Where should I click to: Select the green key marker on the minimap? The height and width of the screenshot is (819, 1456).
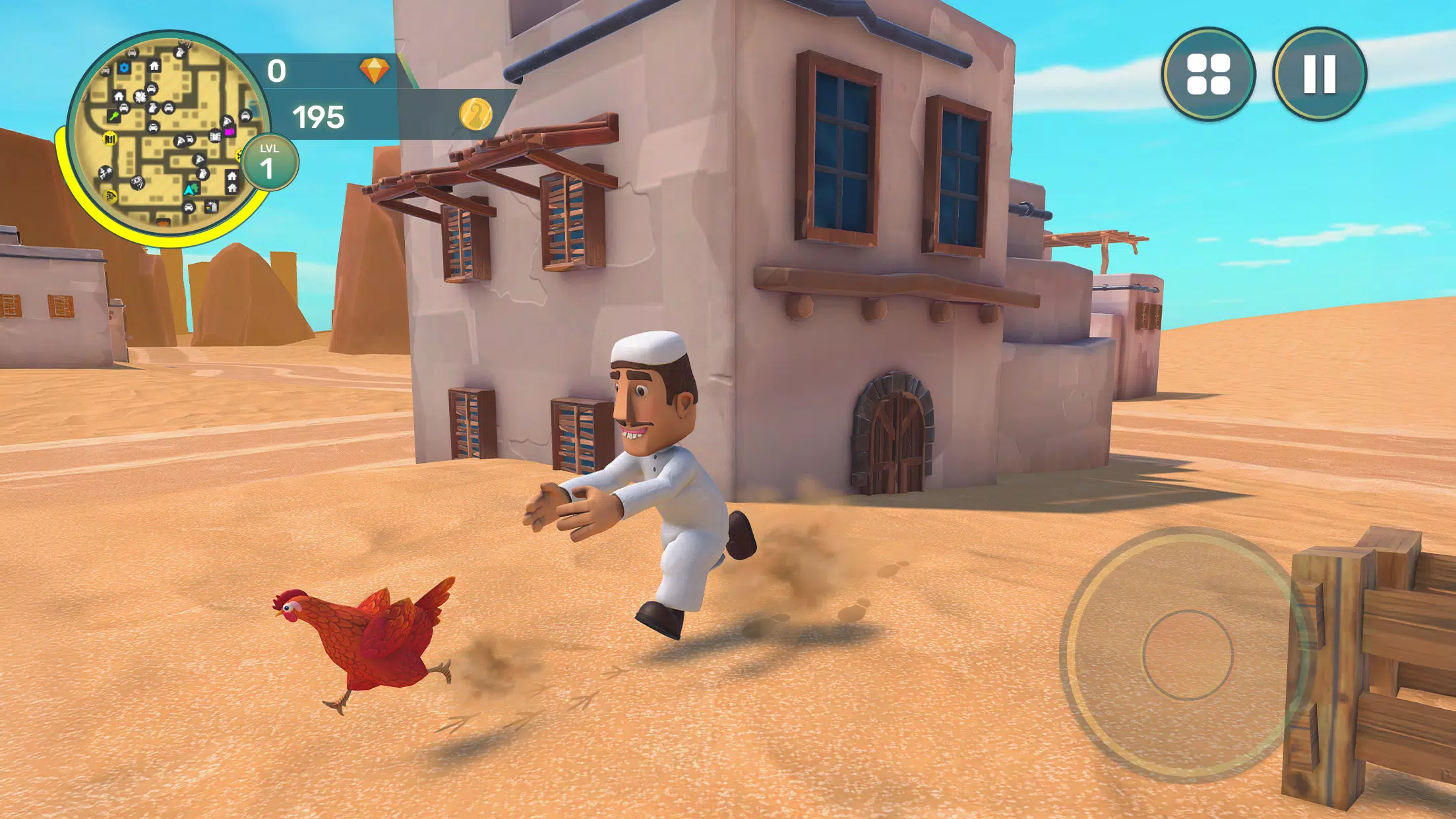[x=114, y=115]
